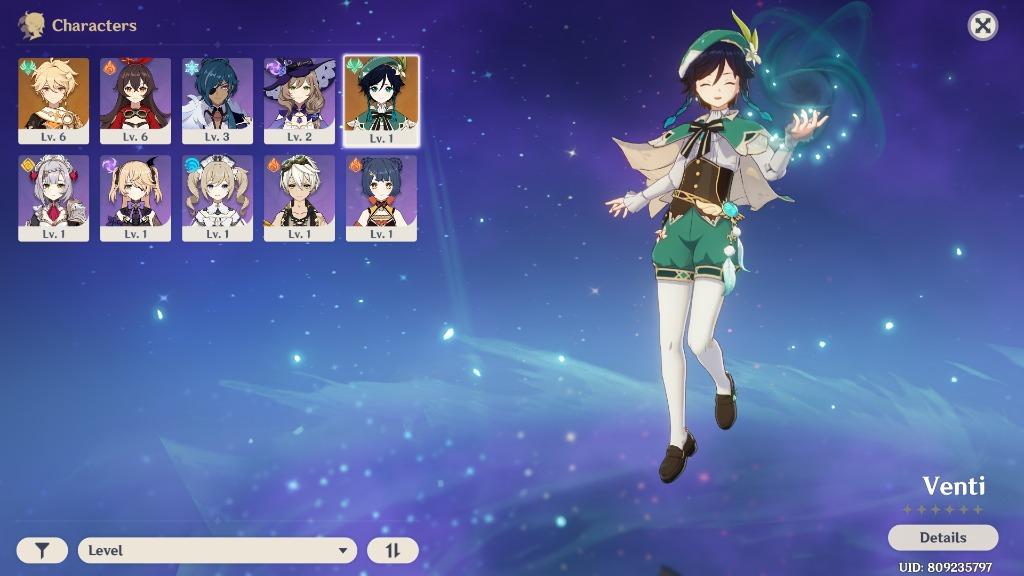Screen dimensions: 1024x576
Task: Select Venti's highlighted portrait
Action: [381, 100]
